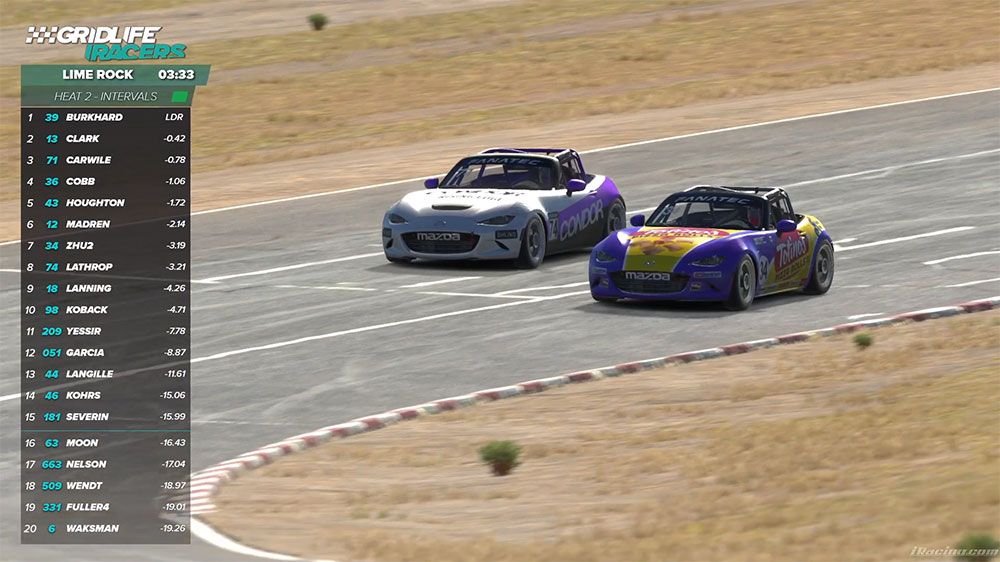Select Yessir's row, car 209
The height and width of the screenshot is (562, 1000).
pos(105,331)
